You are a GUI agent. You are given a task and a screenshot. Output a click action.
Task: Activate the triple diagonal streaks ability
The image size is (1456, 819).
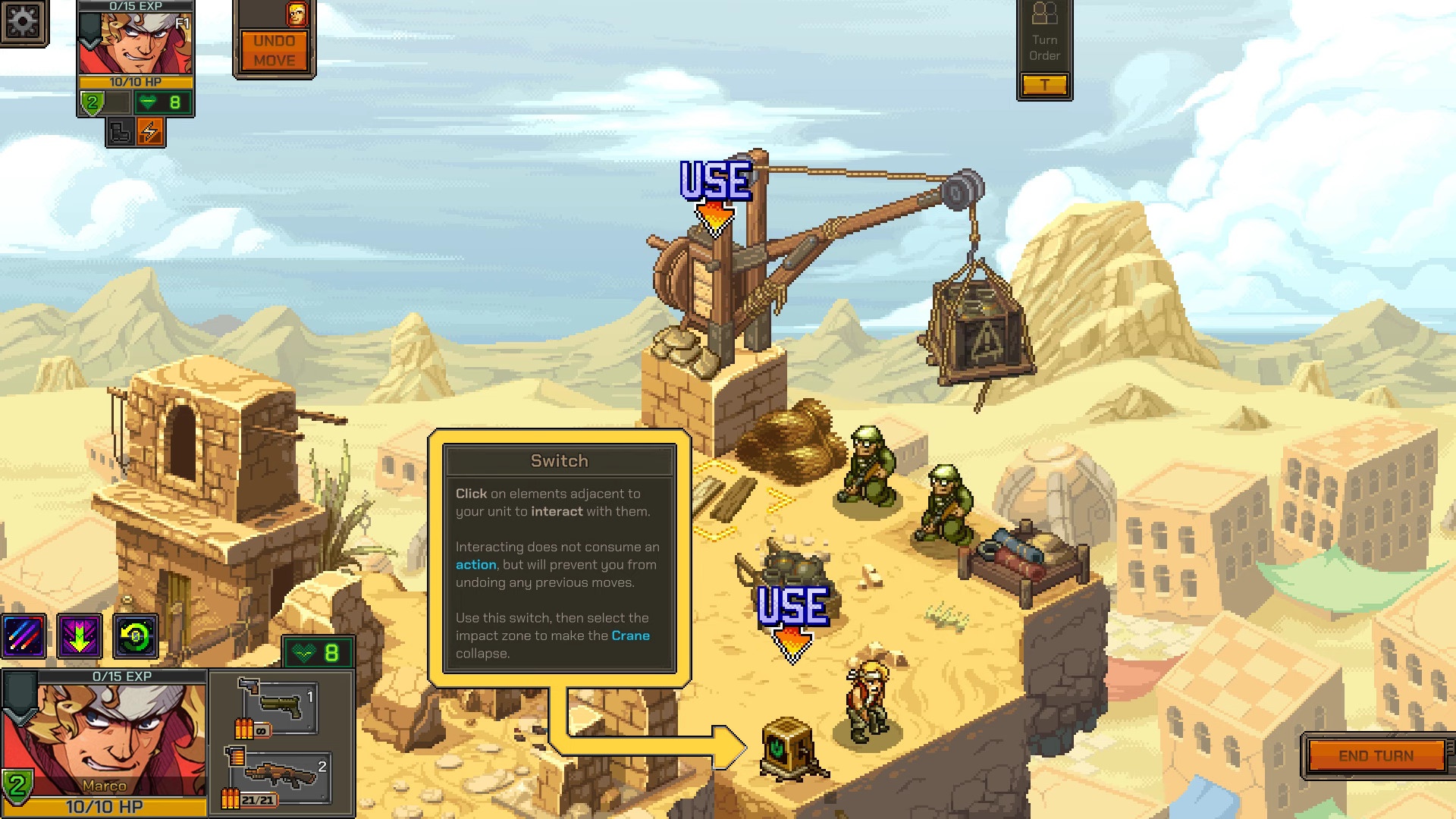point(24,636)
